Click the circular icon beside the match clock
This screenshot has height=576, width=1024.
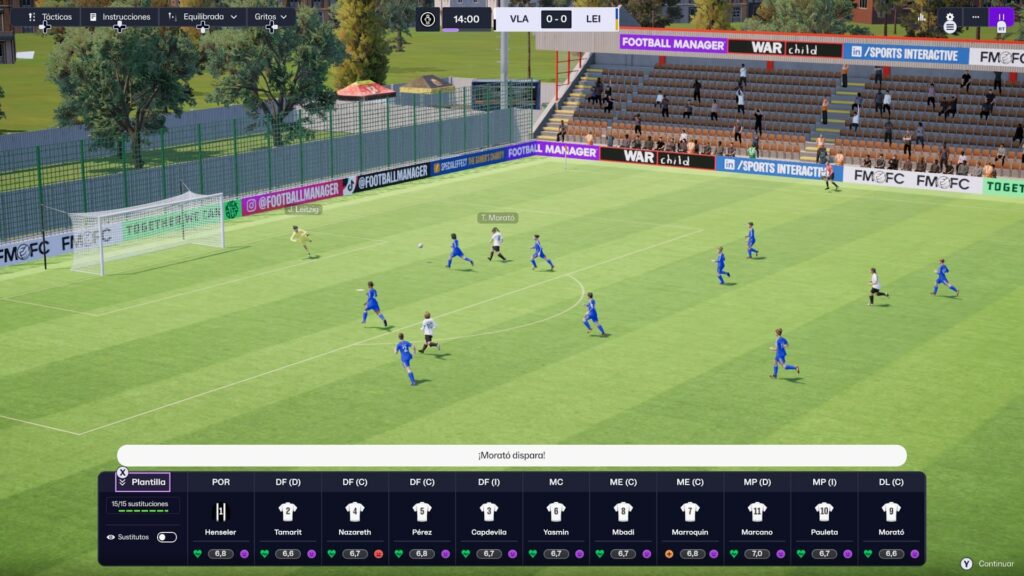pos(428,19)
